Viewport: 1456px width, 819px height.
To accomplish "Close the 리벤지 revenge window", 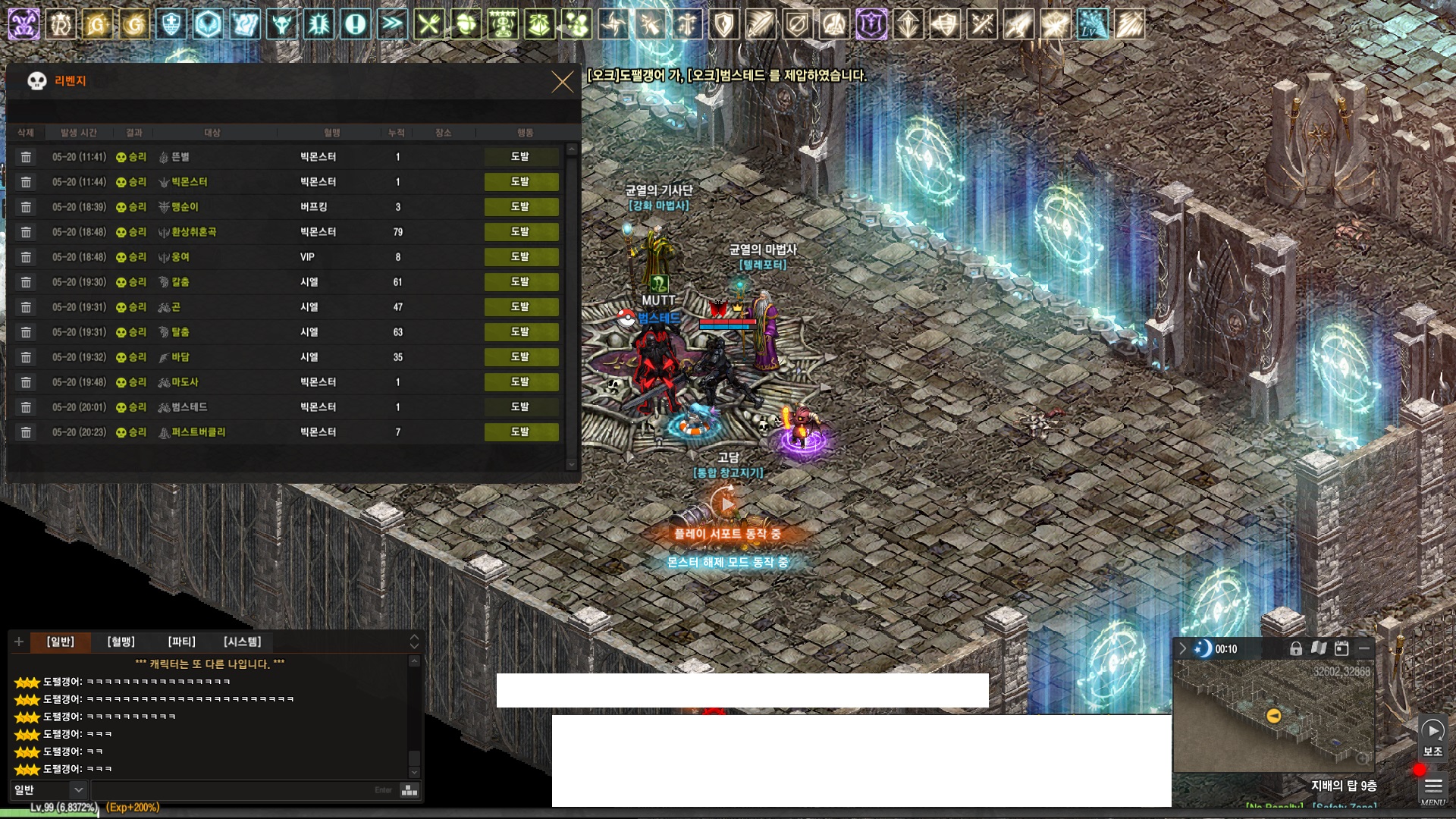I will [x=562, y=82].
